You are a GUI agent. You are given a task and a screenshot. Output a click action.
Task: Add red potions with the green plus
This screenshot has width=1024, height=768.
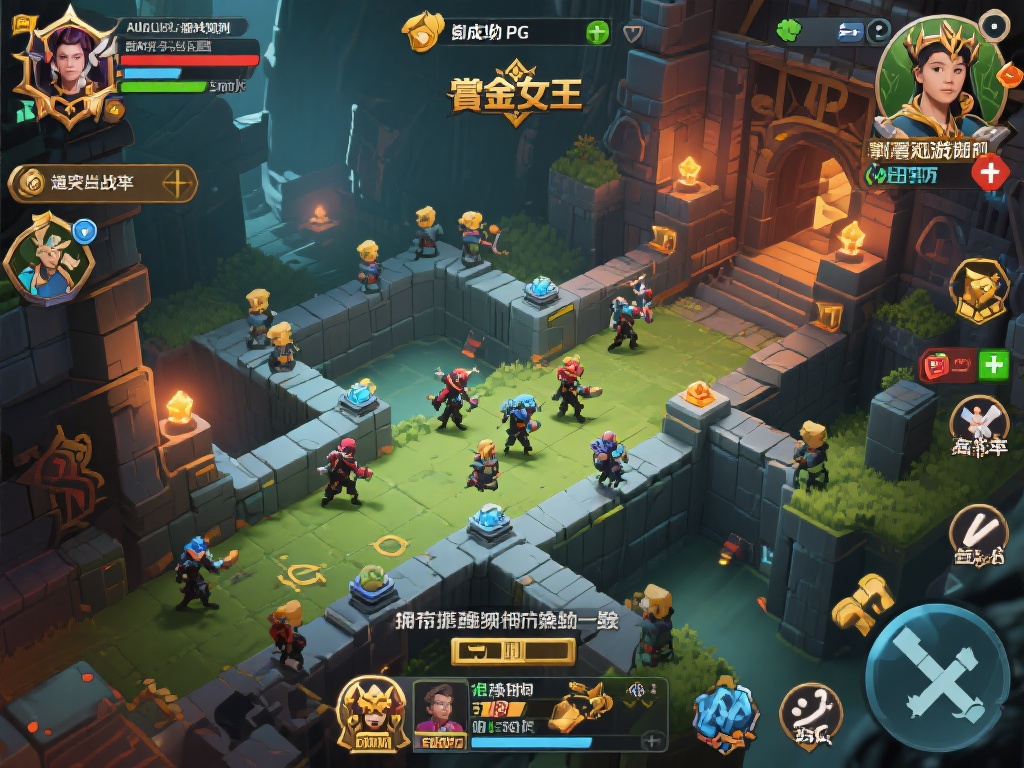coord(993,365)
